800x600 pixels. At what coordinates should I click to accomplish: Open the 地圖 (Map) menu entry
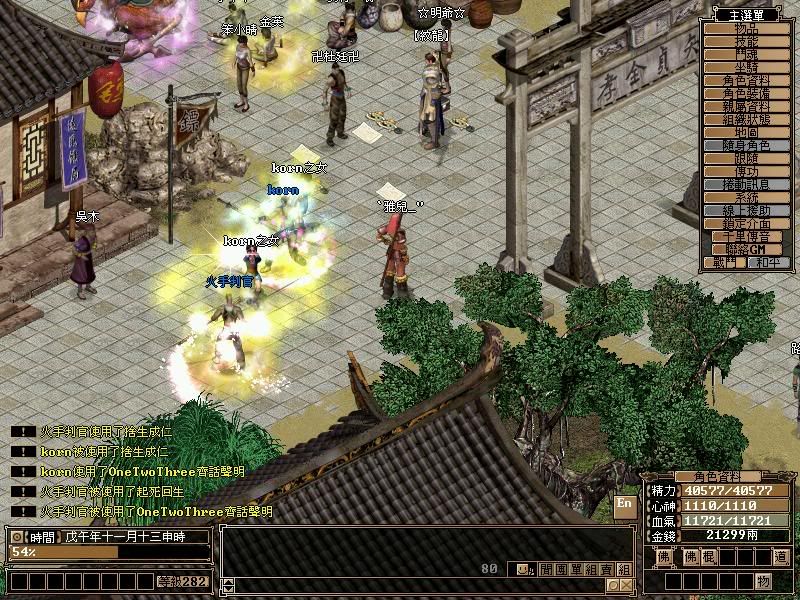[747, 133]
